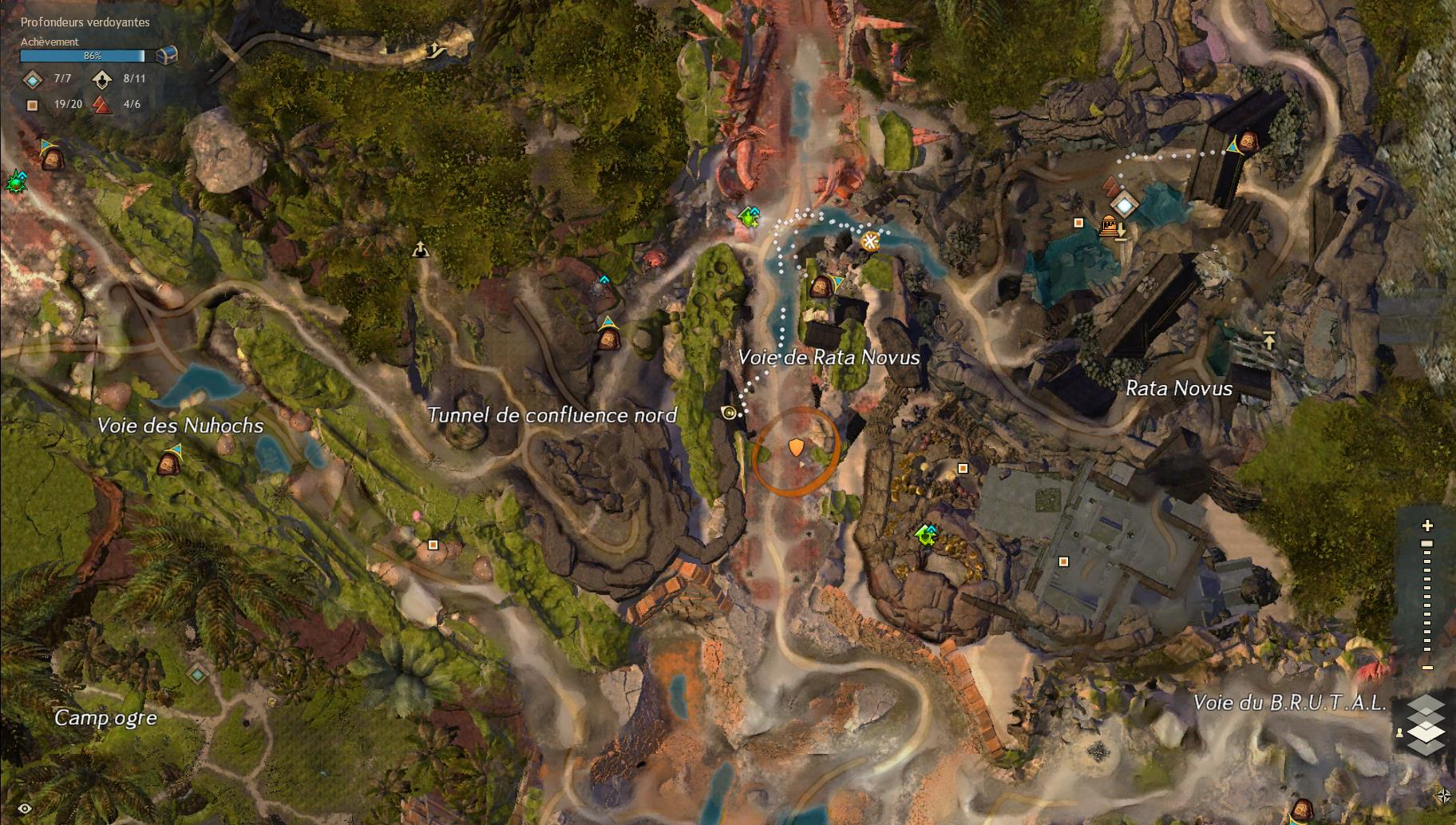Toggle the eye icon map display options
The height and width of the screenshot is (825, 1456).
[x=25, y=809]
